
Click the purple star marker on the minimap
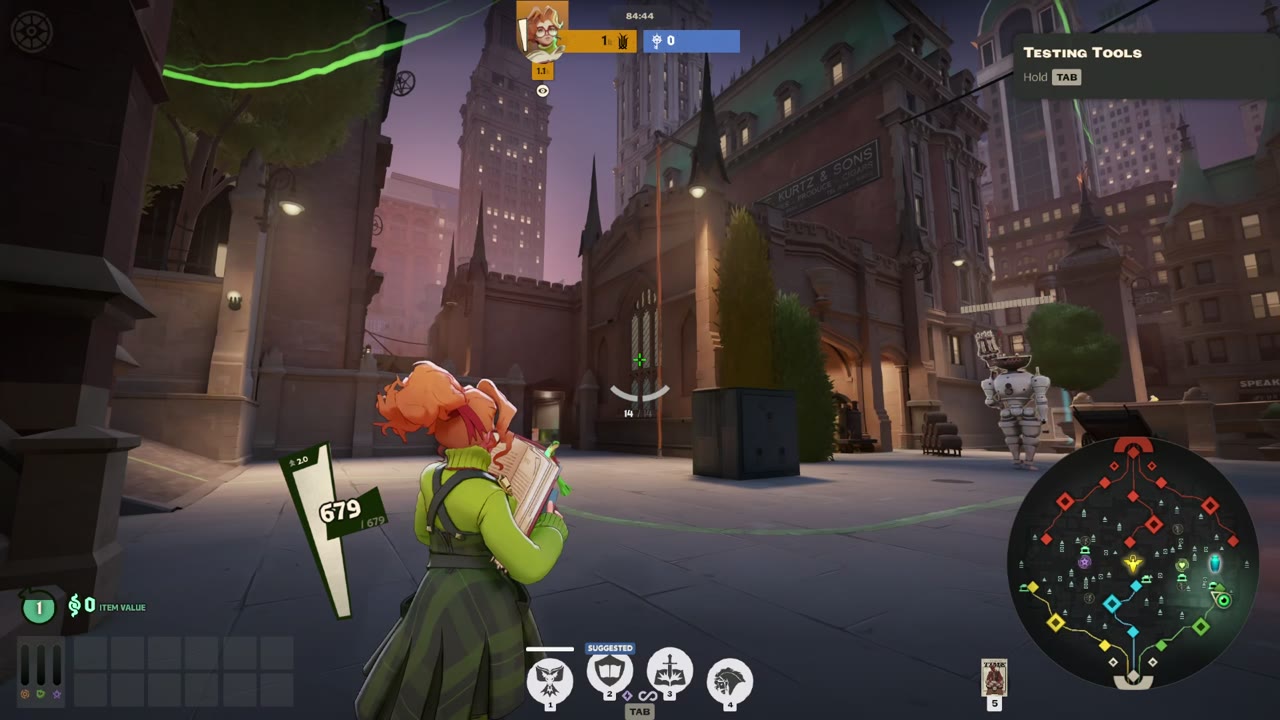pyautogui.click(x=1084, y=563)
